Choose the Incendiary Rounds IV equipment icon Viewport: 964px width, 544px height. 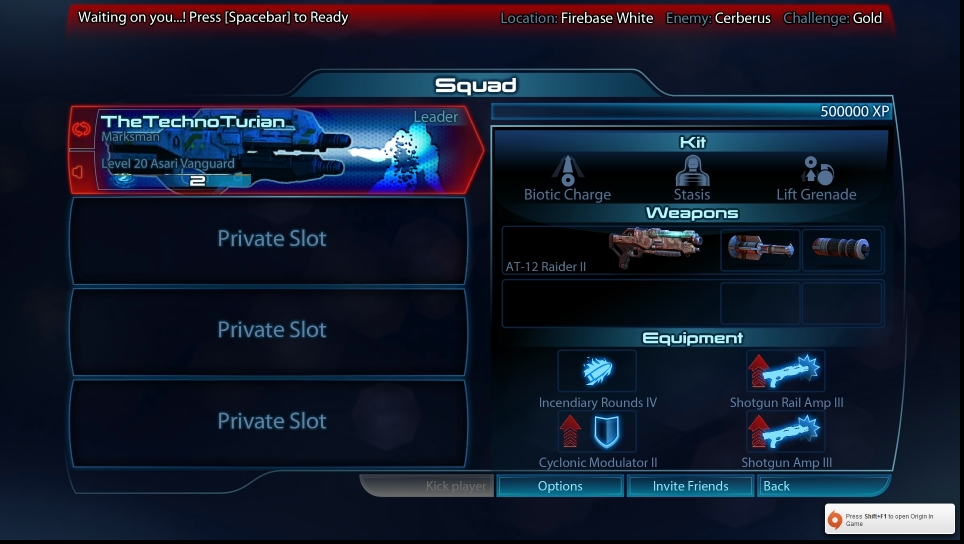point(597,371)
